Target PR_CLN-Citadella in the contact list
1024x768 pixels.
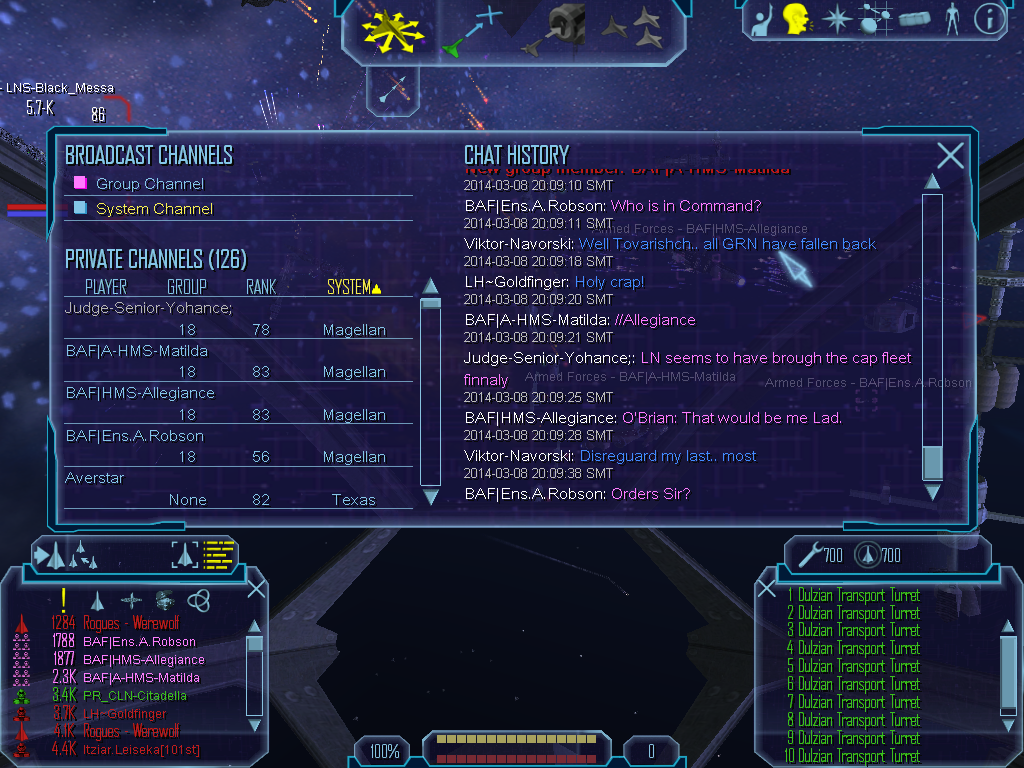tap(134, 696)
